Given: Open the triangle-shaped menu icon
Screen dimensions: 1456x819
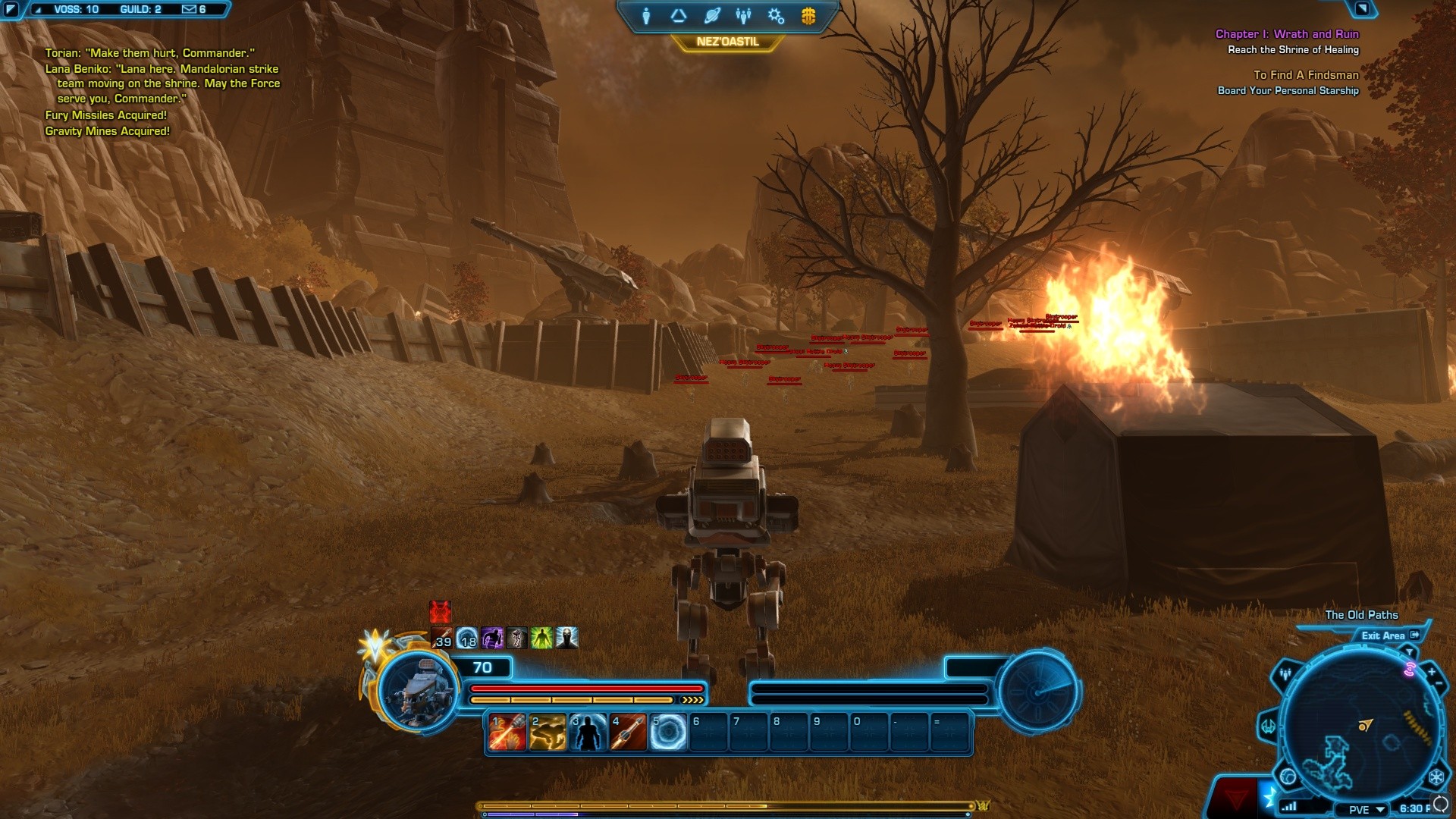Looking at the screenshot, I should pyautogui.click(x=678, y=16).
